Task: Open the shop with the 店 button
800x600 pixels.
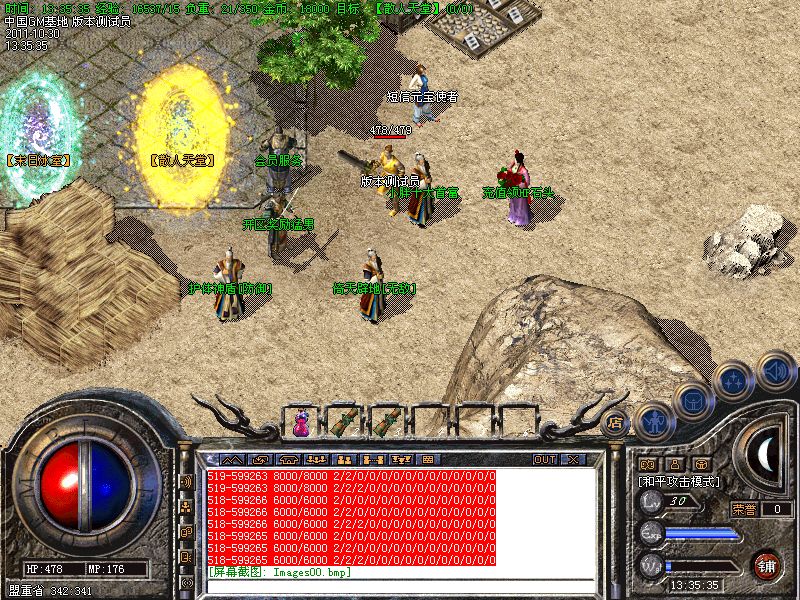Action: coord(616,423)
